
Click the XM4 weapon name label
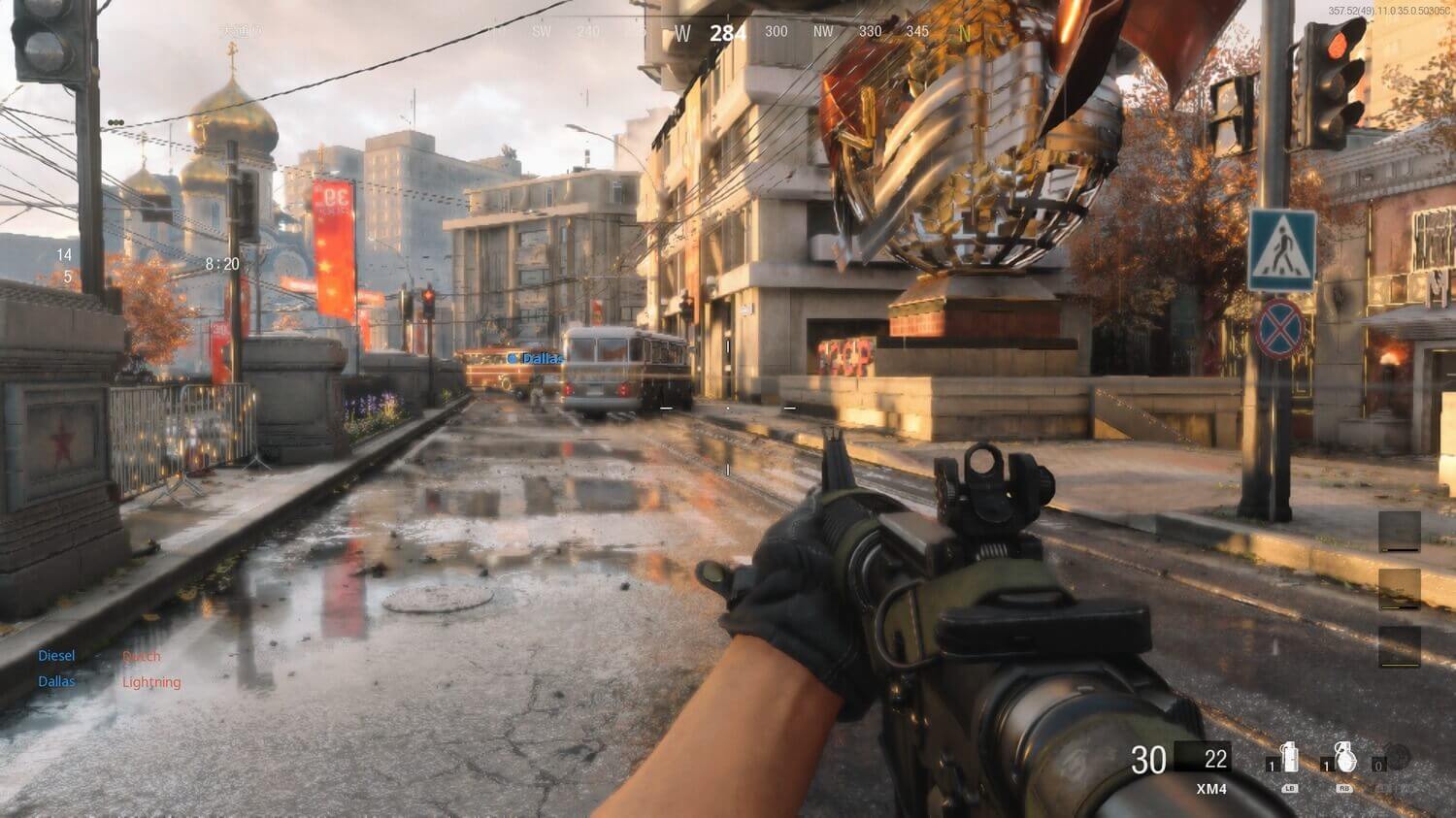[1211, 789]
